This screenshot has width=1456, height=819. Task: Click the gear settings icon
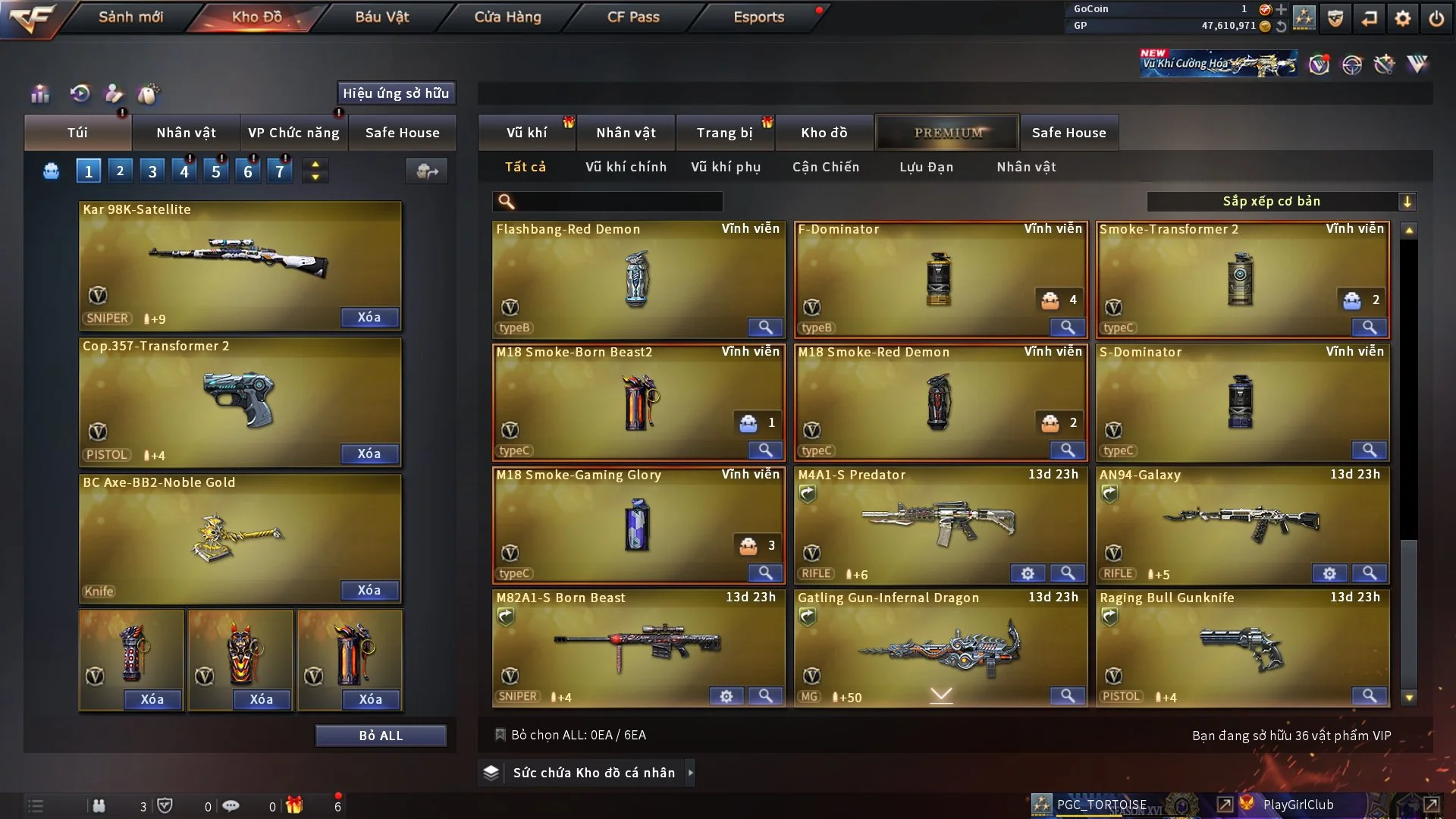click(x=1403, y=18)
